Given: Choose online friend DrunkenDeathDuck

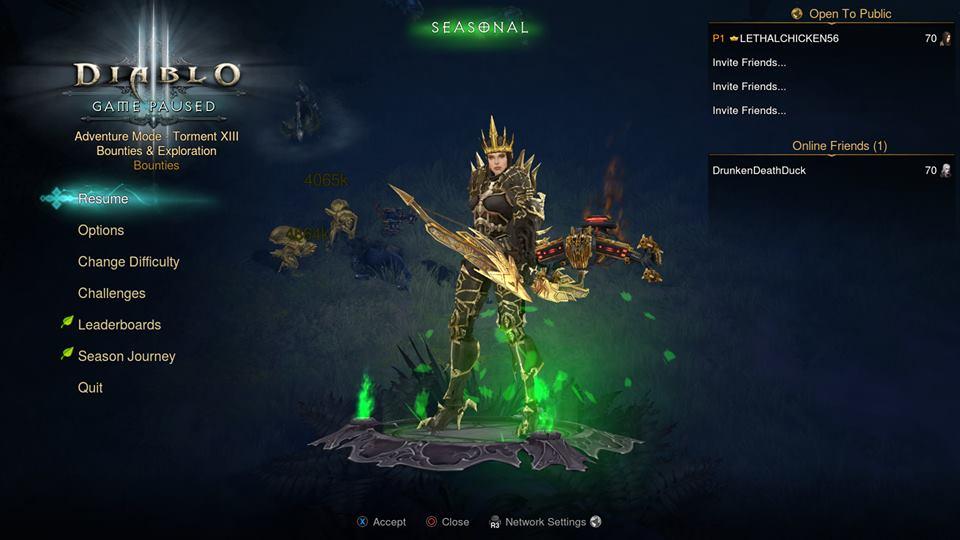Looking at the screenshot, I should (759, 171).
